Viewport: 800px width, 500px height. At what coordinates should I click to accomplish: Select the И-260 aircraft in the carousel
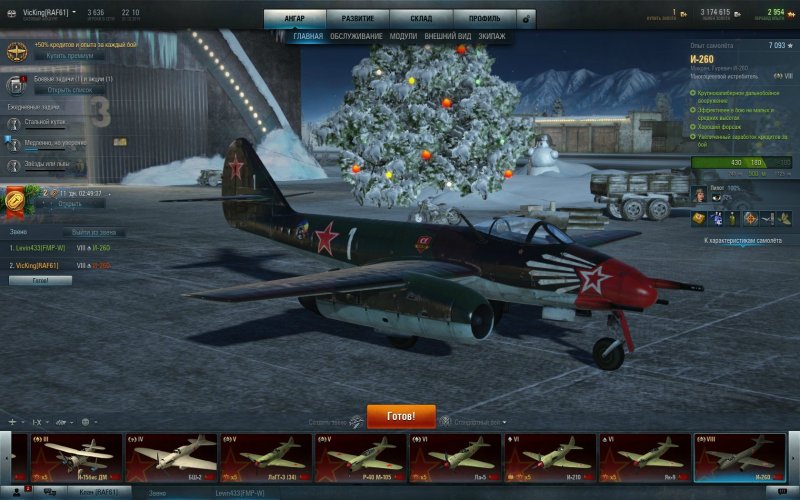click(740, 457)
